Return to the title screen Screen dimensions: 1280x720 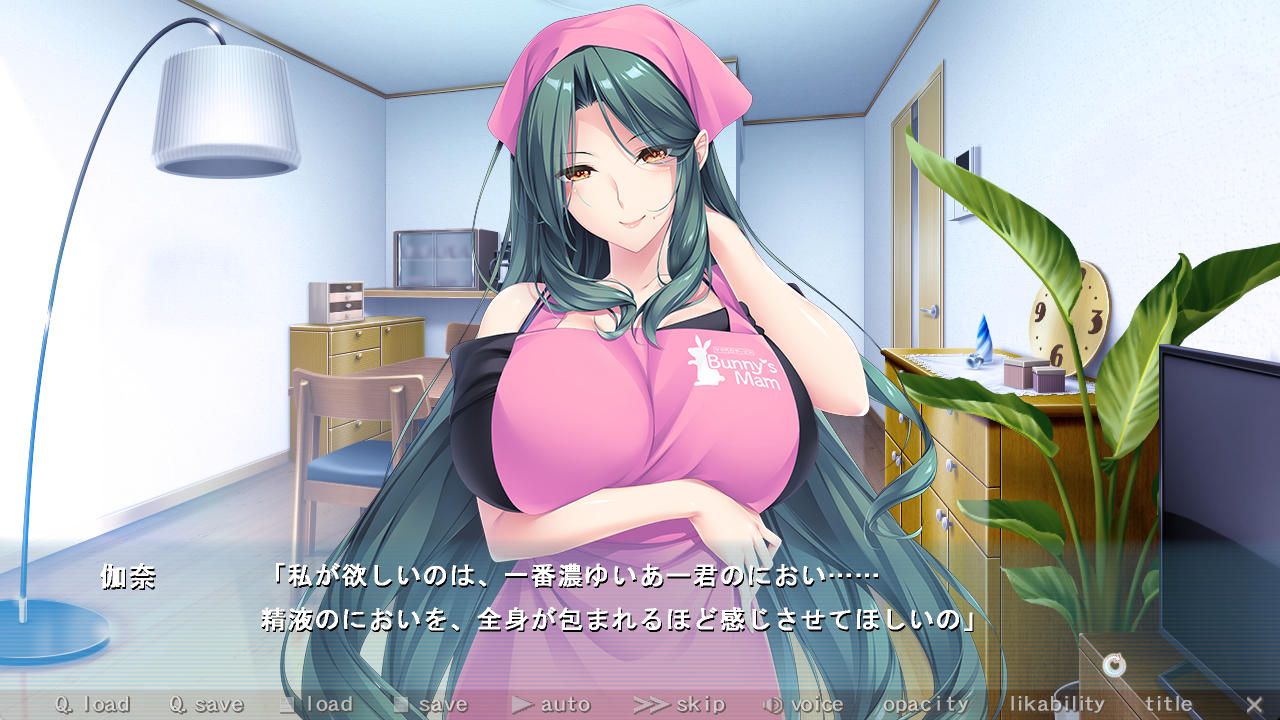point(1168,704)
